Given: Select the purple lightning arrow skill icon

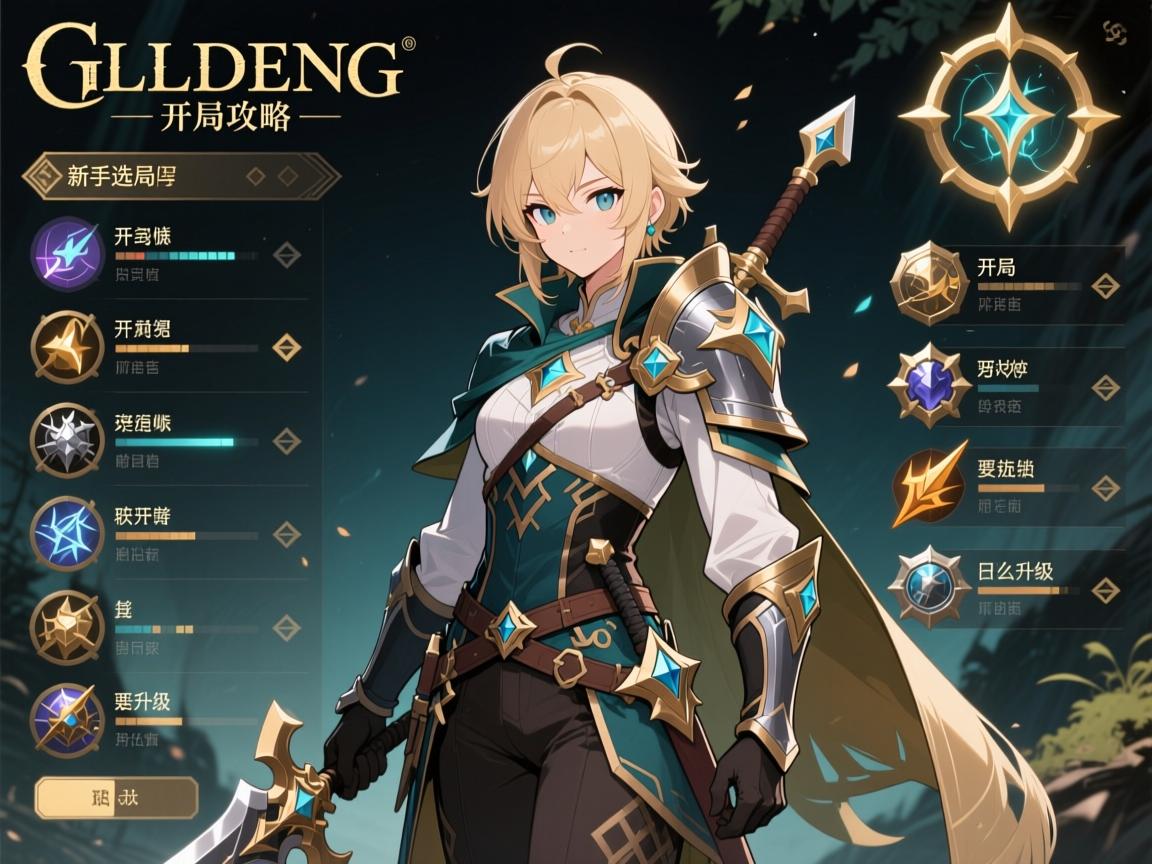Looking at the screenshot, I should coord(69,254).
